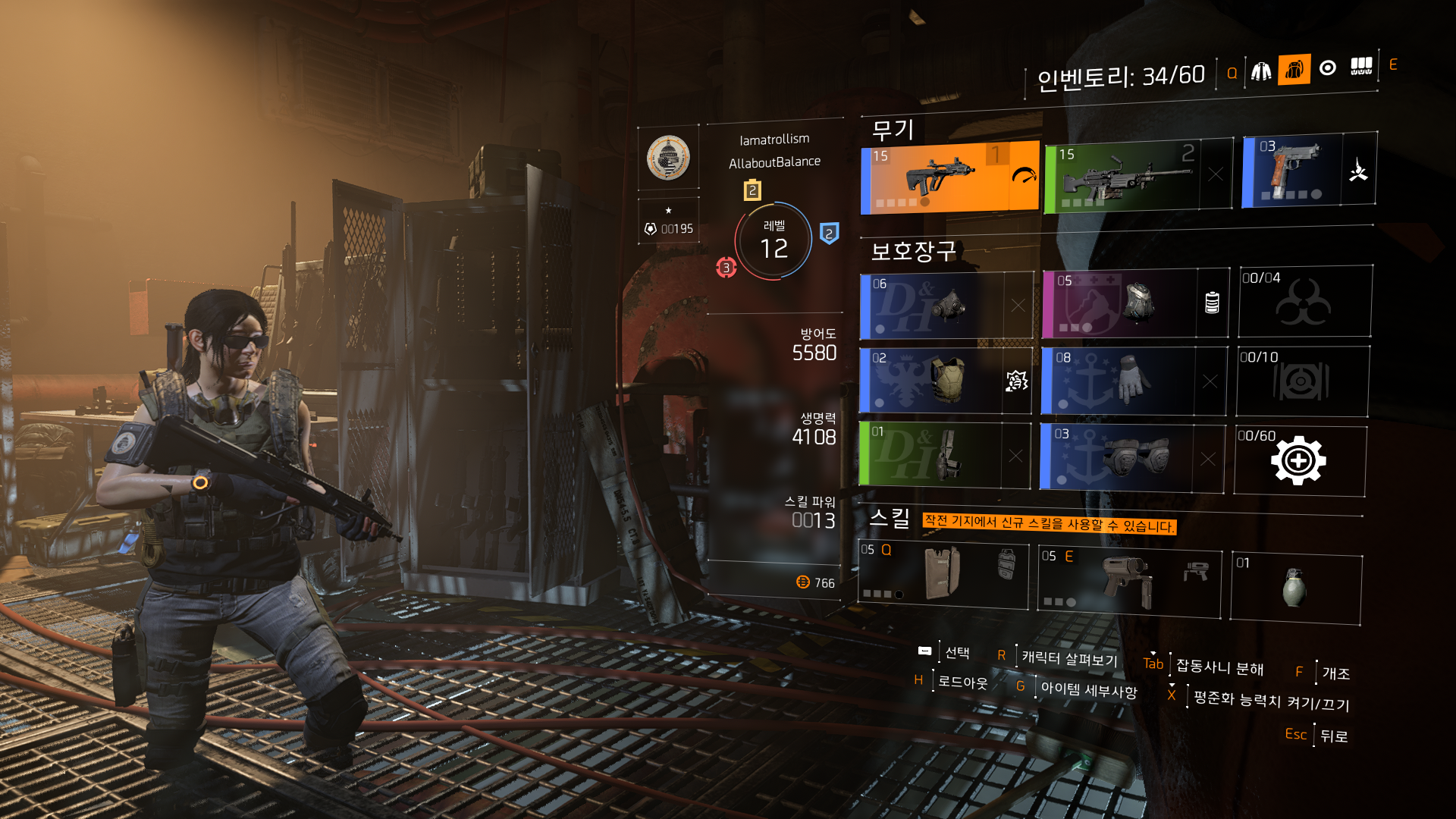Select the turret E skill slot
The image size is (1456, 819).
1128,581
